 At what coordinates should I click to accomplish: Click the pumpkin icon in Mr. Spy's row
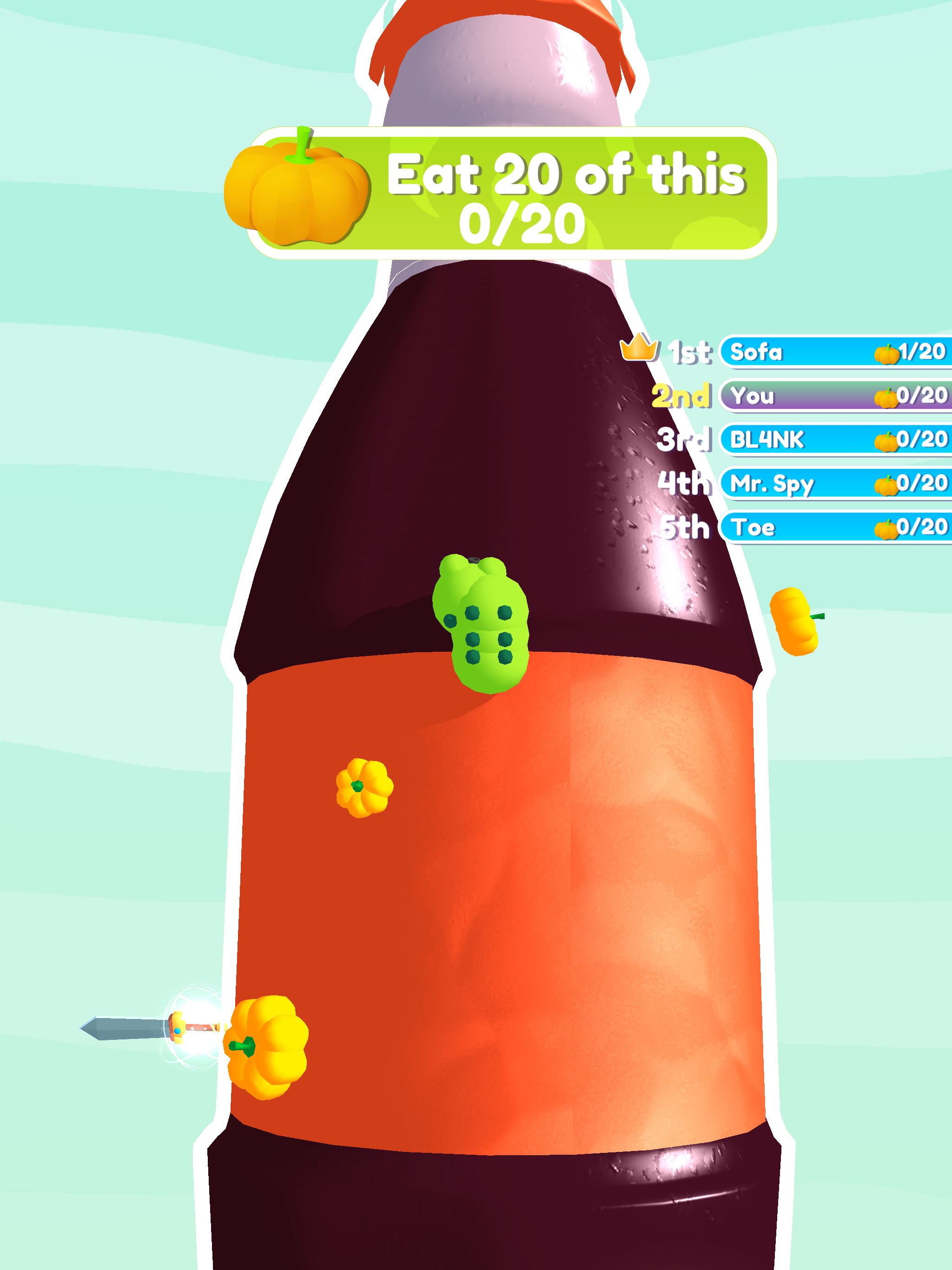click(886, 485)
